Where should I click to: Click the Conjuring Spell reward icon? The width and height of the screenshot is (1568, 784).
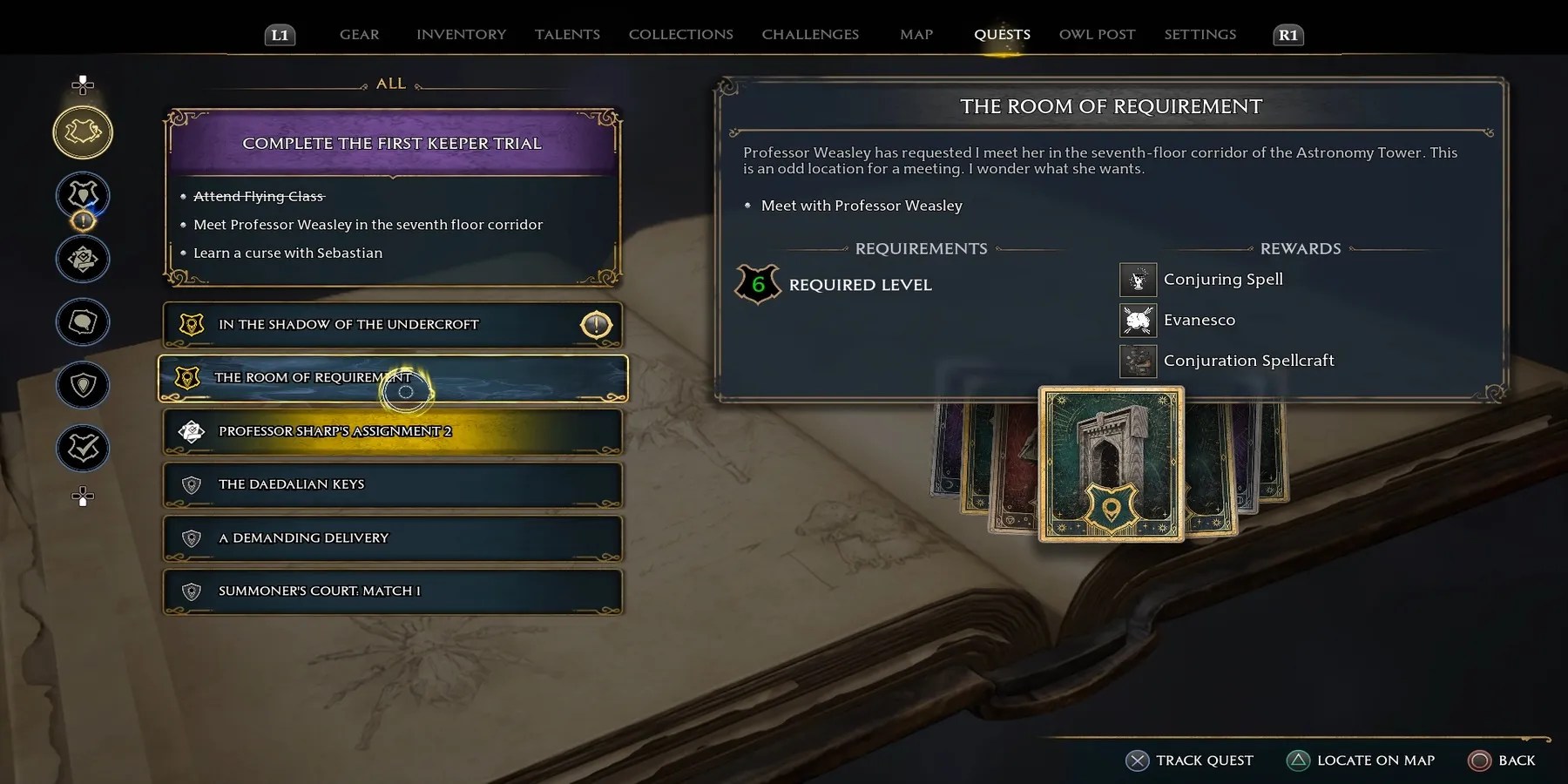pyautogui.click(x=1138, y=280)
